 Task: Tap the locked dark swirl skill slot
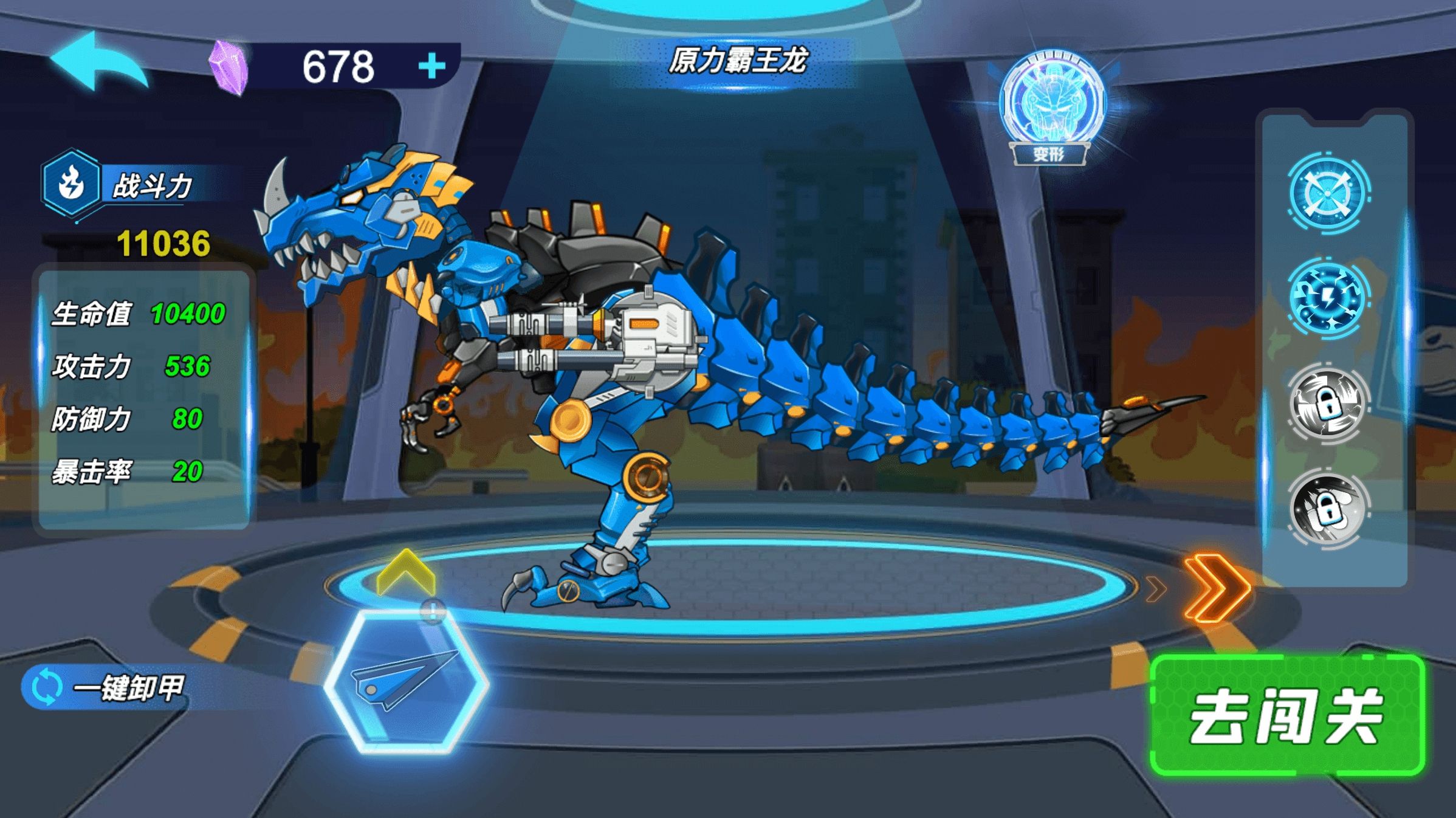(1328, 507)
